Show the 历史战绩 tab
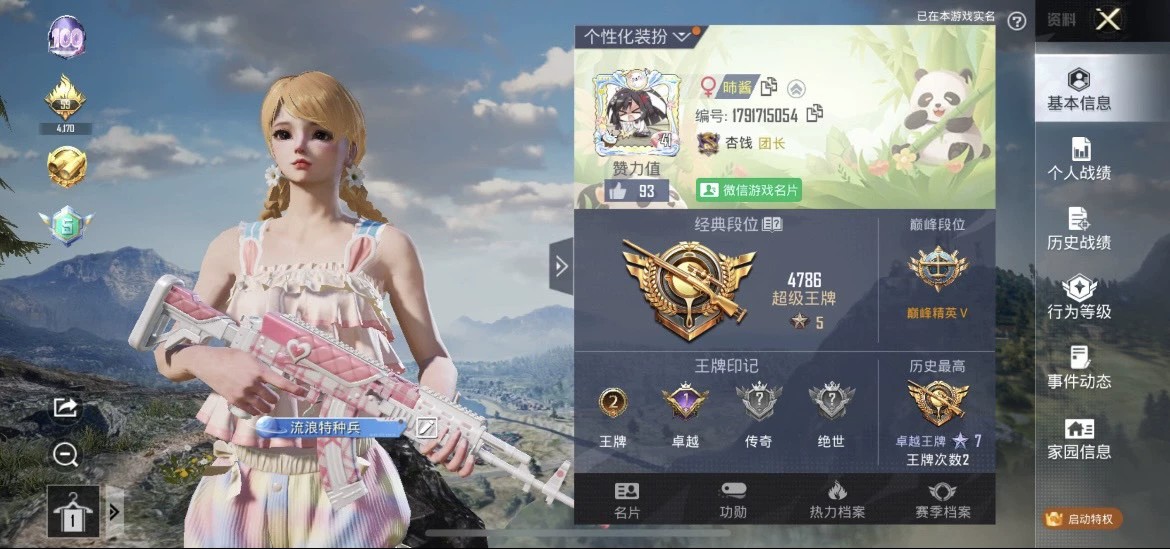 pos(1079,229)
